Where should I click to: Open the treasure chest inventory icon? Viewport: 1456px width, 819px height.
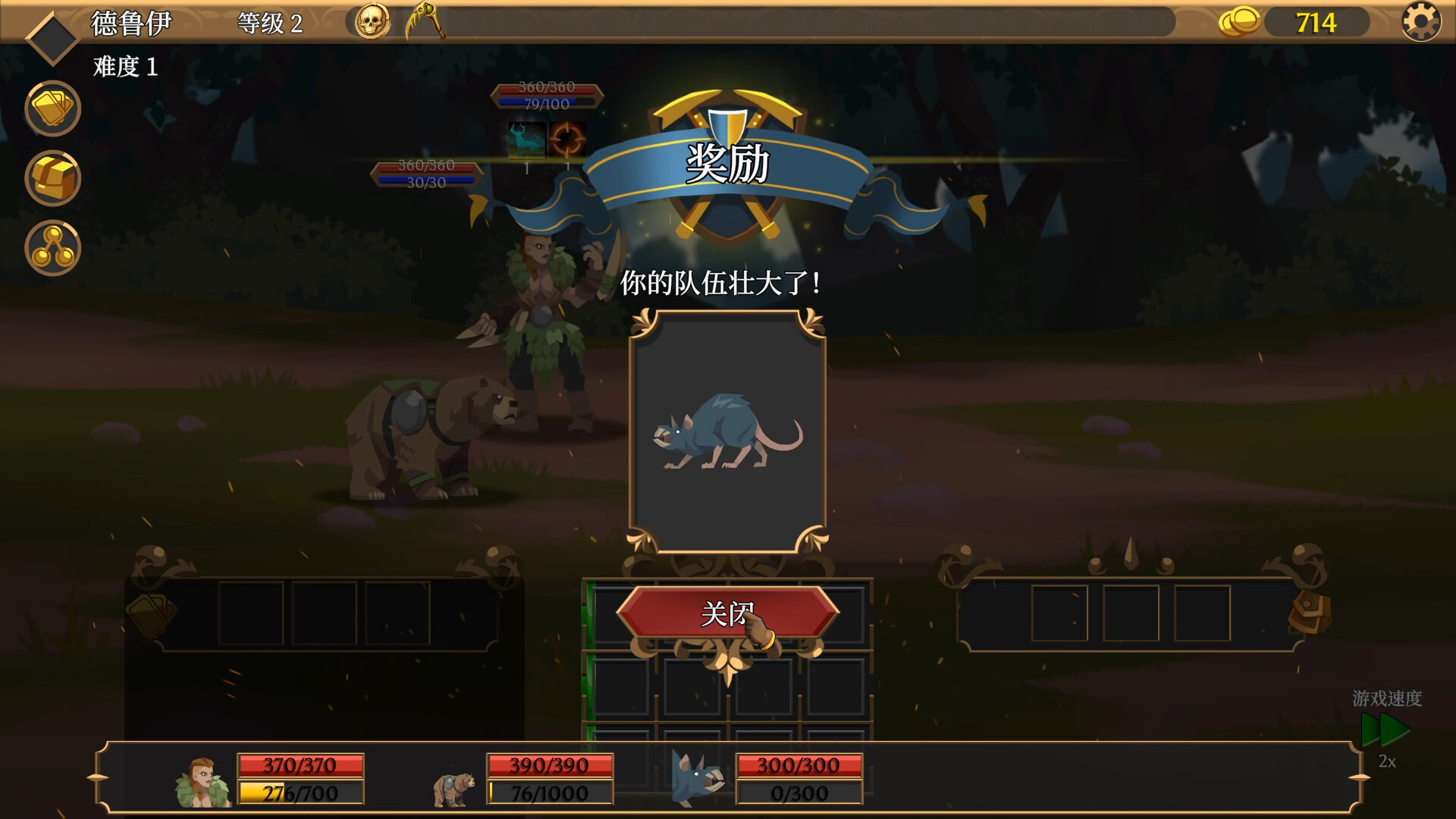point(52,178)
